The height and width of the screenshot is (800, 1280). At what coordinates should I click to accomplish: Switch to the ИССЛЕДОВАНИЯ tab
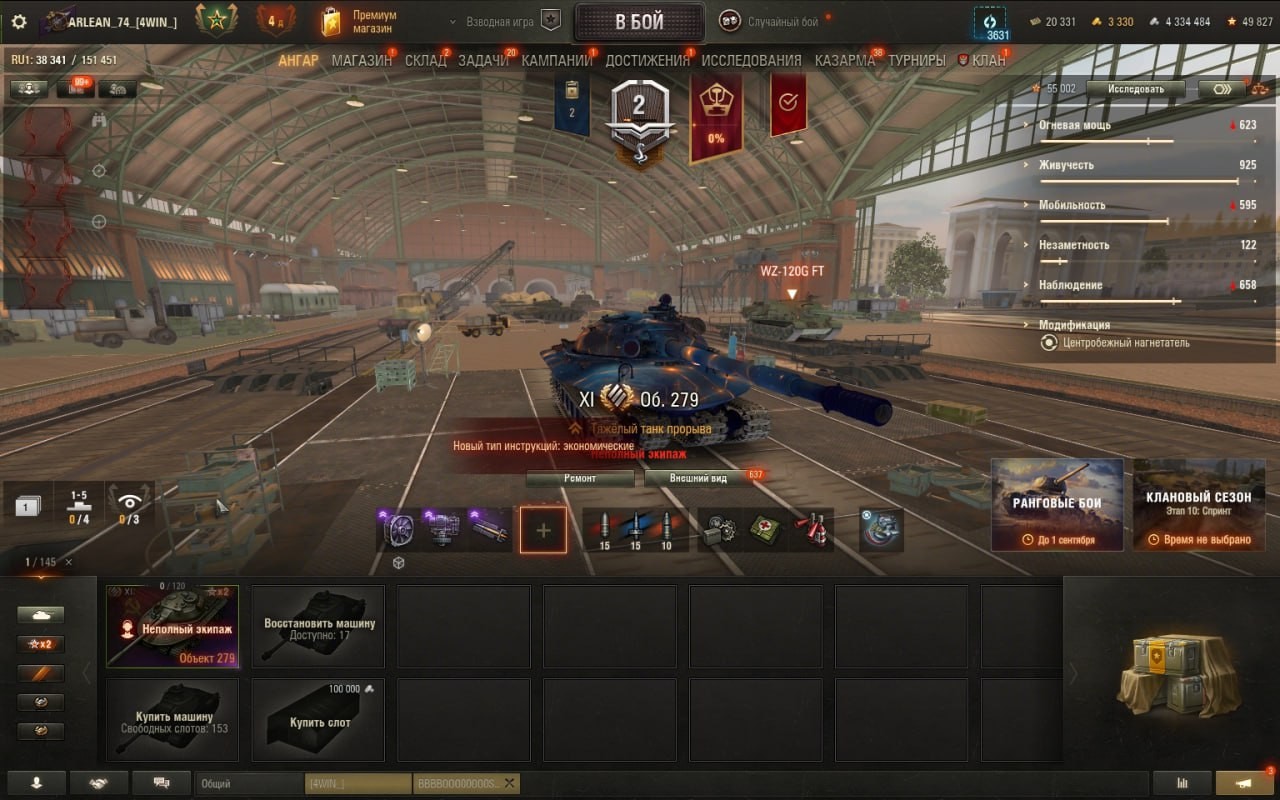point(751,61)
